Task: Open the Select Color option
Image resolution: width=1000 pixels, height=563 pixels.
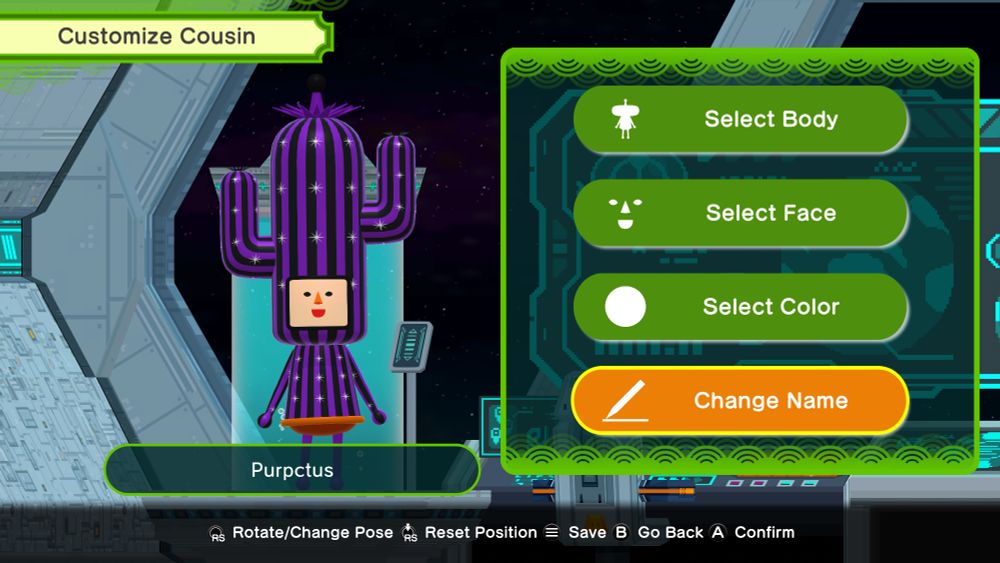Action: [740, 307]
